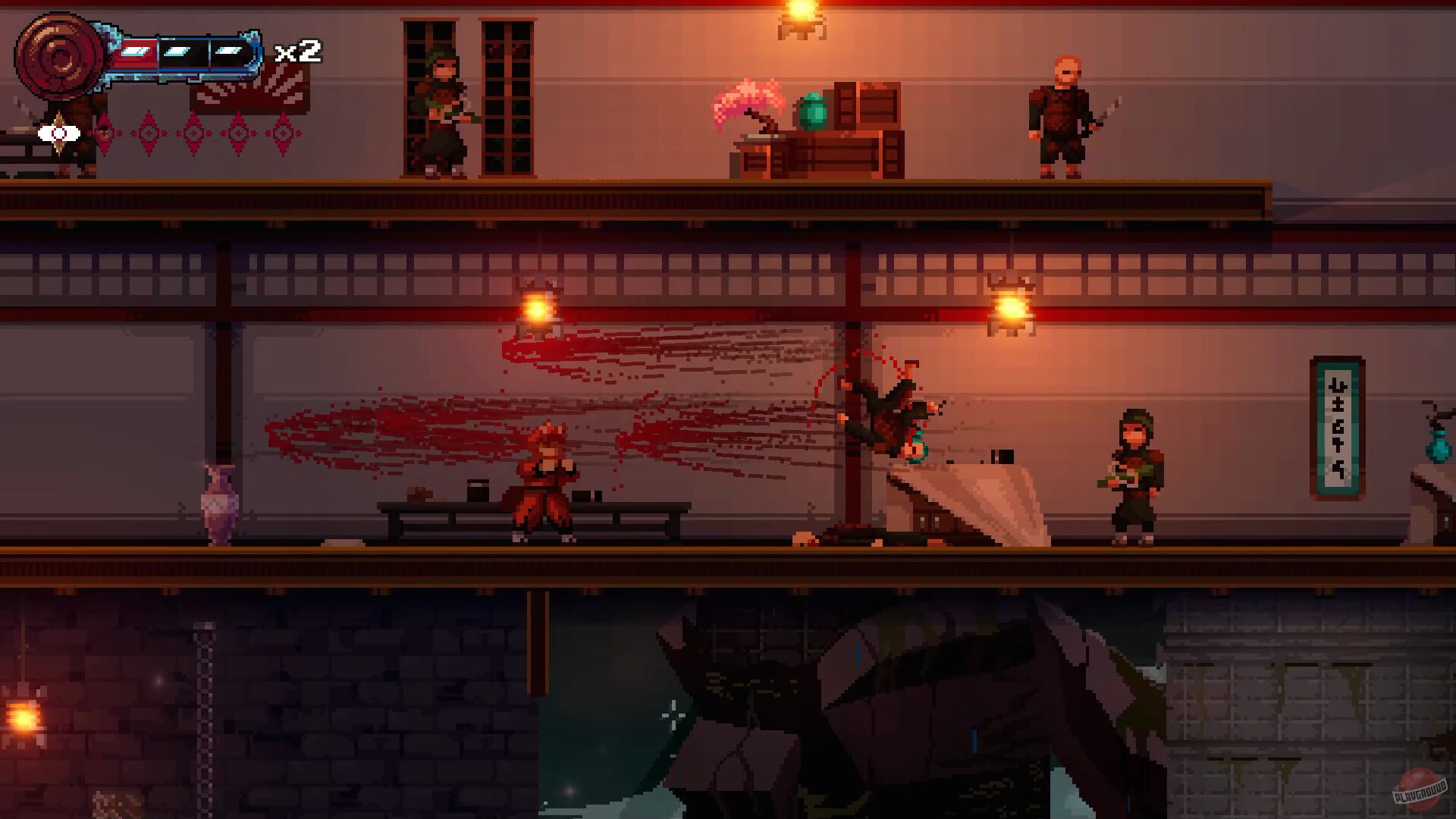Click the red health segment of the energy bar
This screenshot has height=819, width=1456.
[135, 52]
